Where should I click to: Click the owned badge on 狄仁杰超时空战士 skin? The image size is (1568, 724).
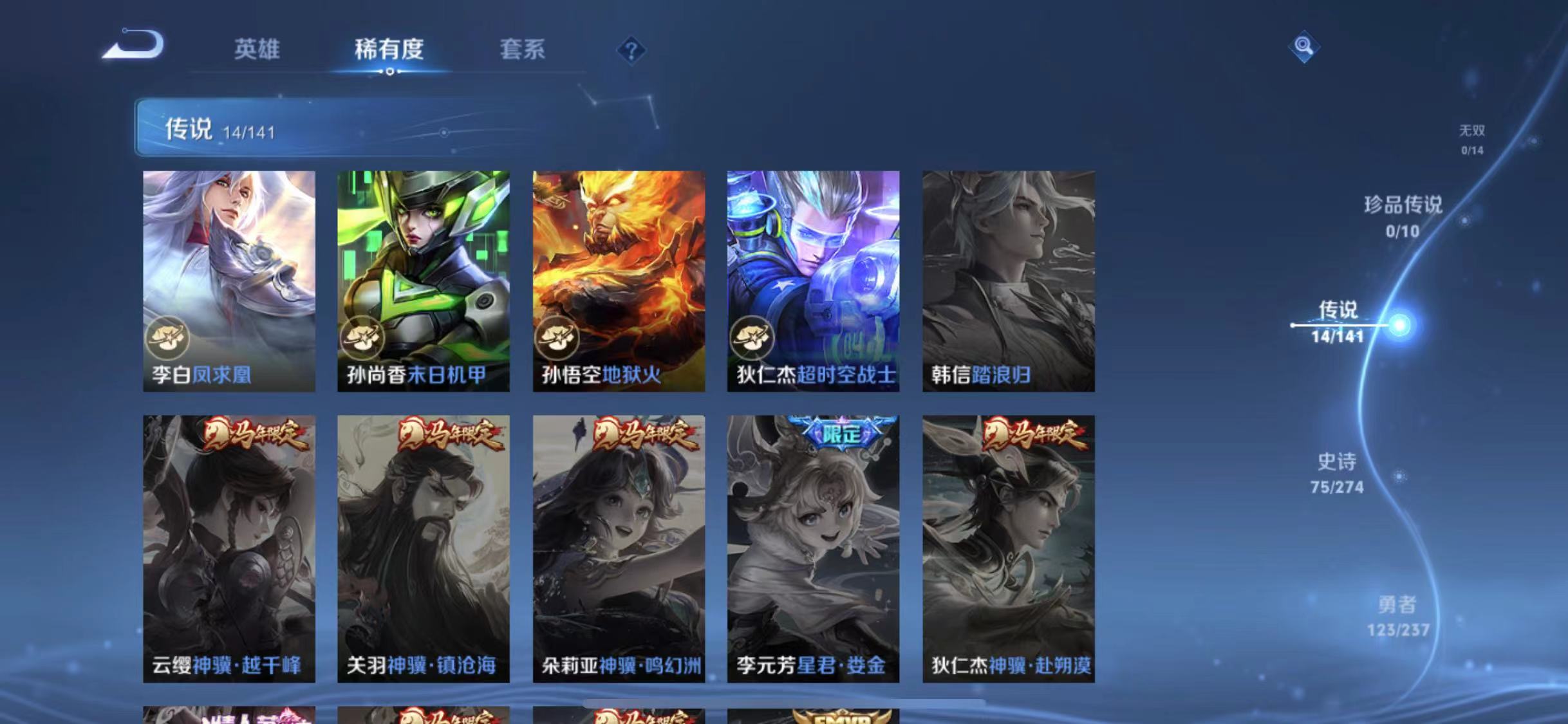754,337
